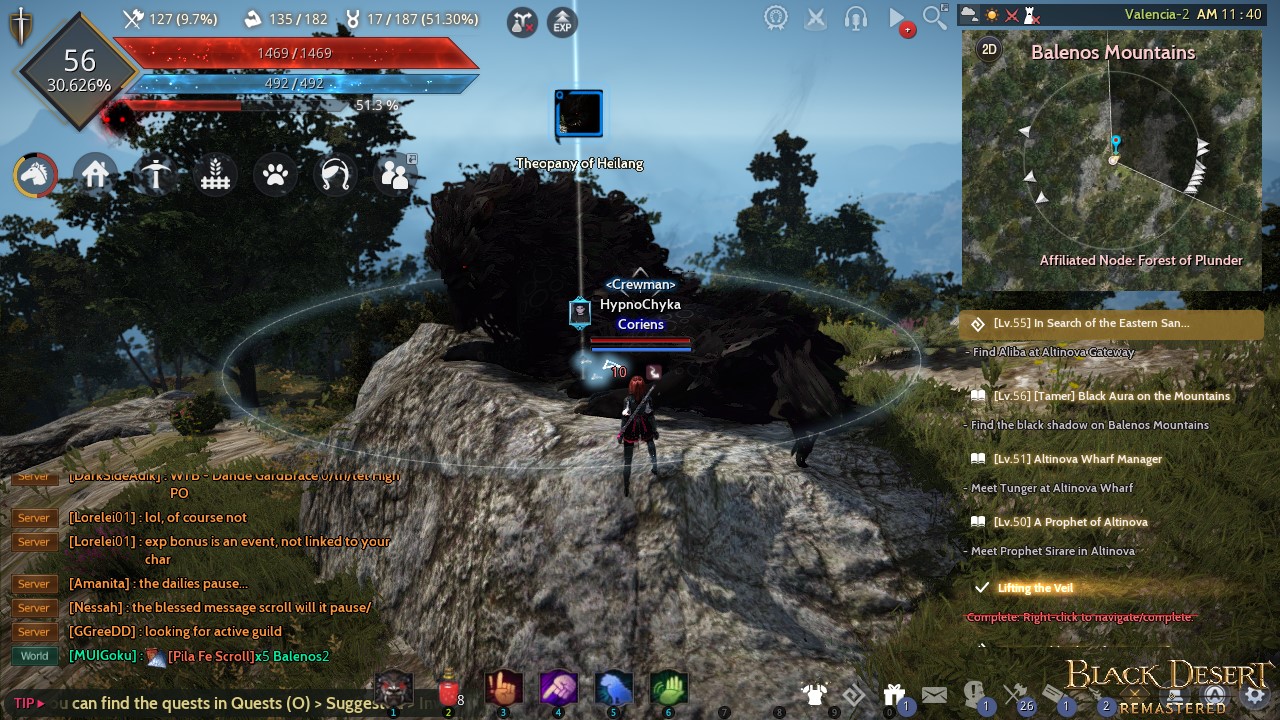Open the stable via the horse sidebar icon

tap(35, 174)
